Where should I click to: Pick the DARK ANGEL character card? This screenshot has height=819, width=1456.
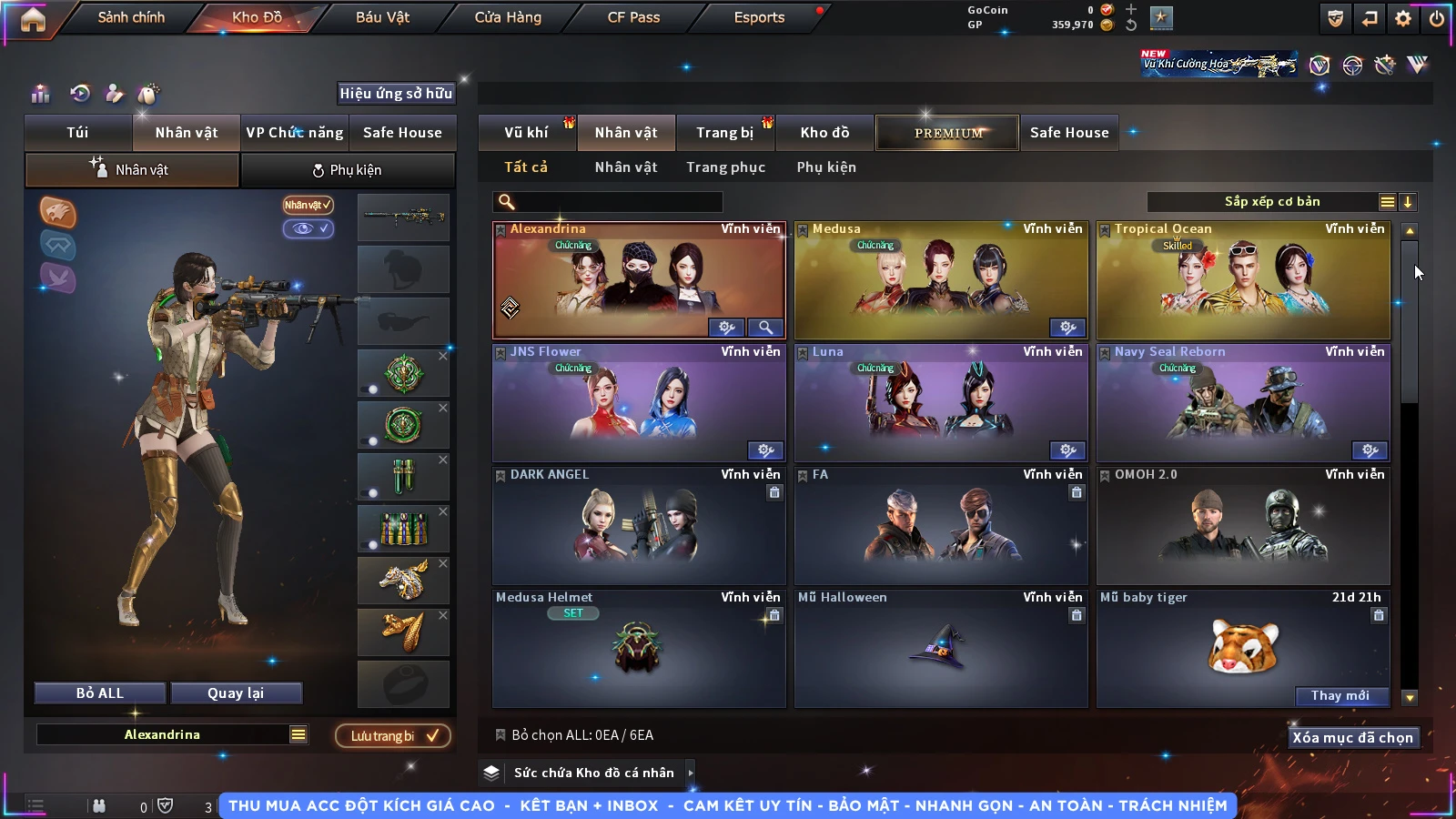coord(639,526)
